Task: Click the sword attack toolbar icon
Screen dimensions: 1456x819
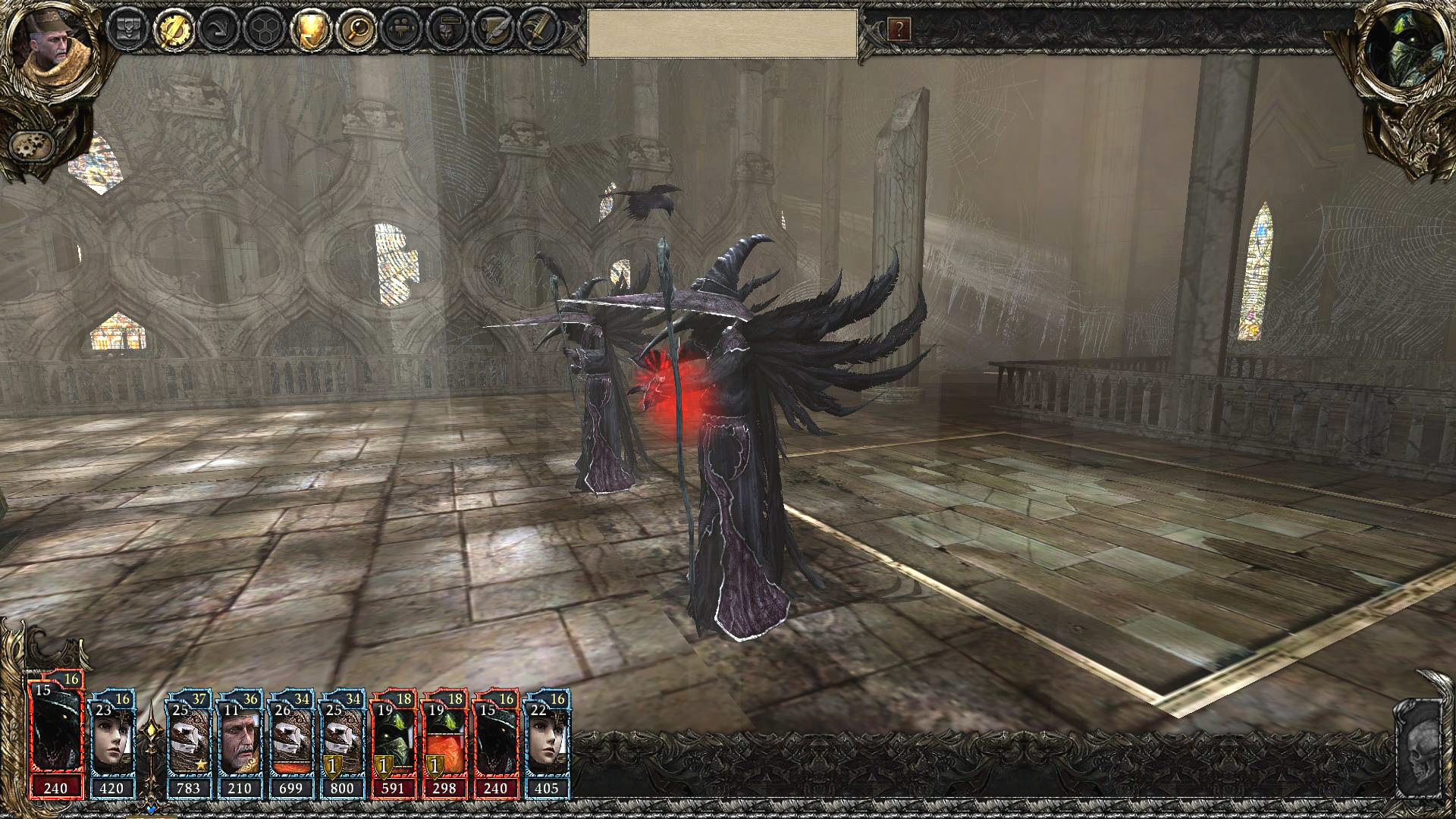Action: (x=538, y=30)
